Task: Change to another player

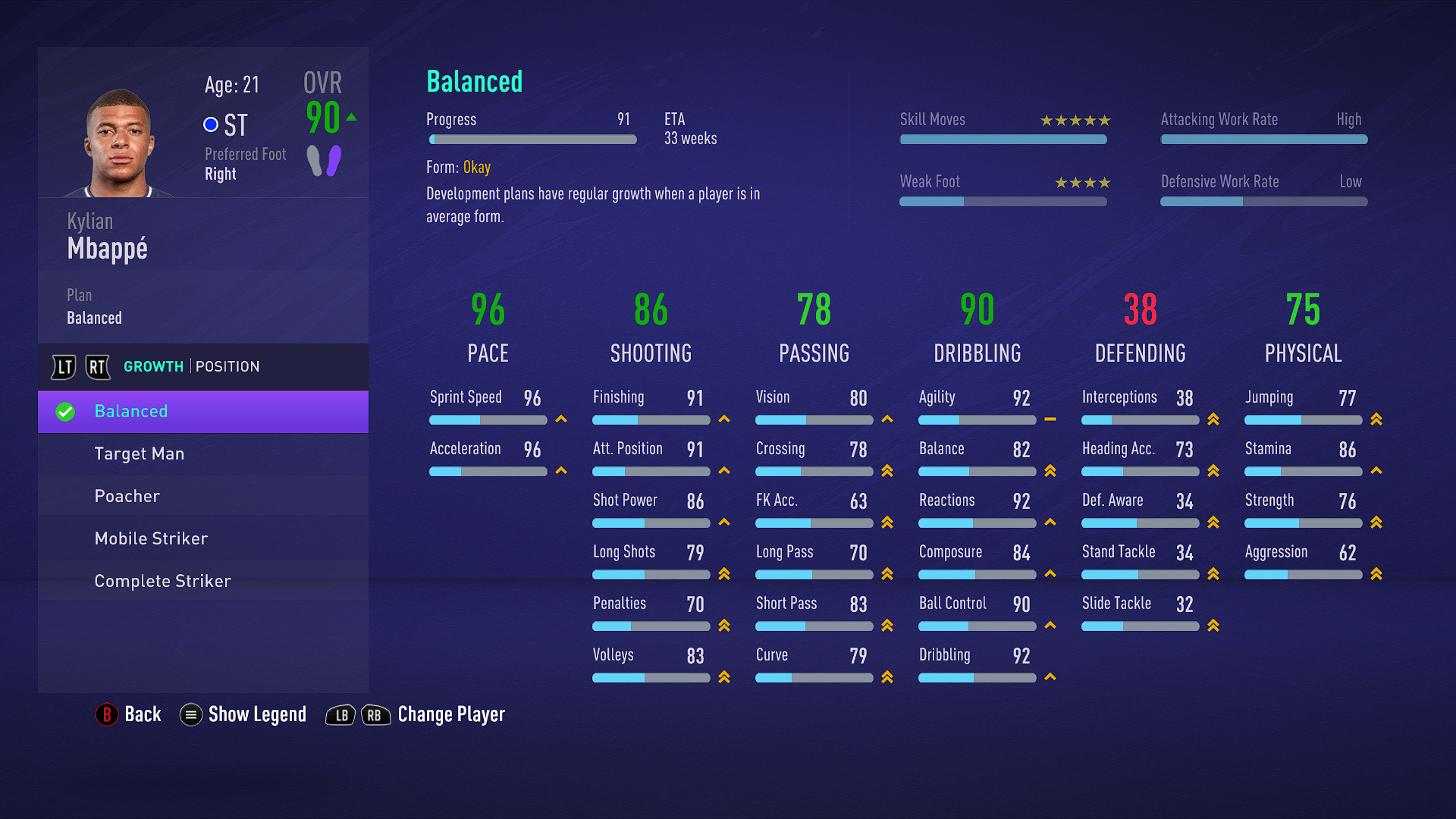Action: click(416, 714)
